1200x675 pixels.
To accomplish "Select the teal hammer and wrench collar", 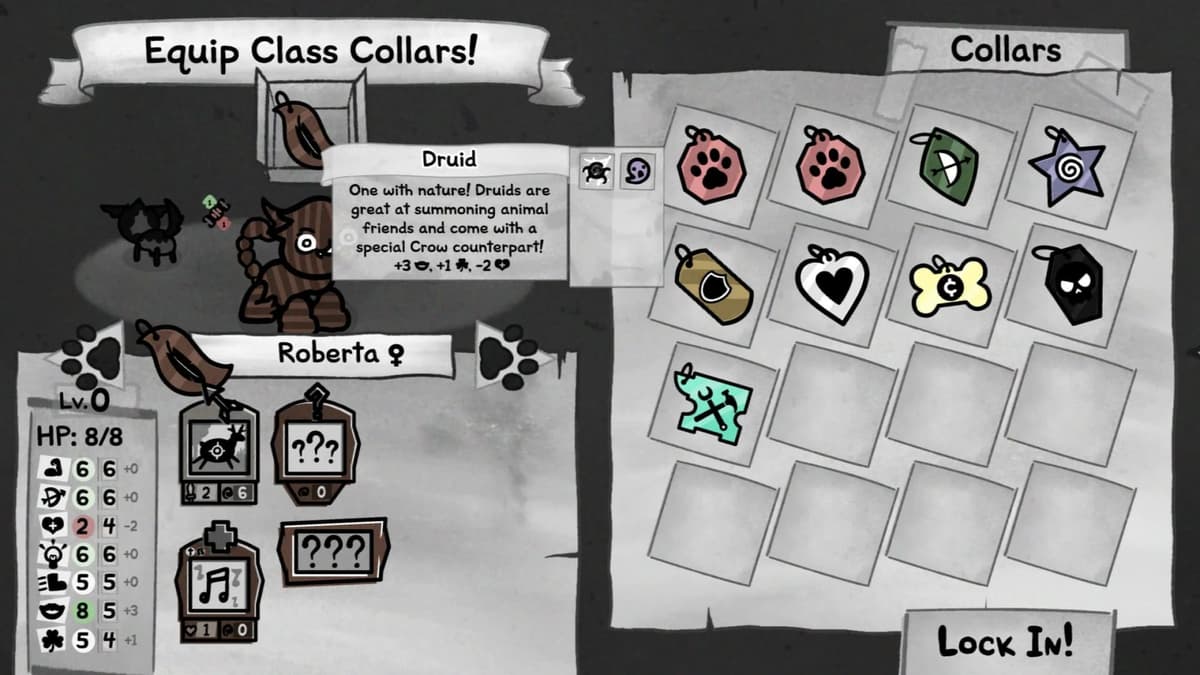I will click(712, 404).
